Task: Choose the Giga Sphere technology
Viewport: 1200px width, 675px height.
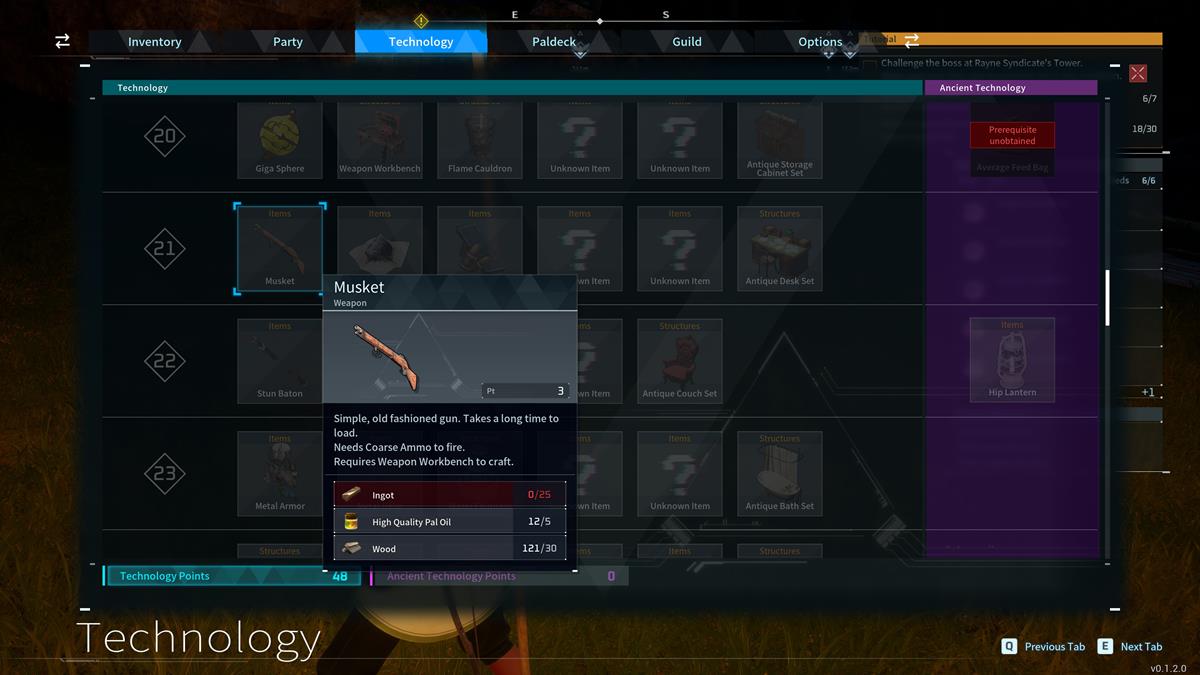Action: point(280,138)
